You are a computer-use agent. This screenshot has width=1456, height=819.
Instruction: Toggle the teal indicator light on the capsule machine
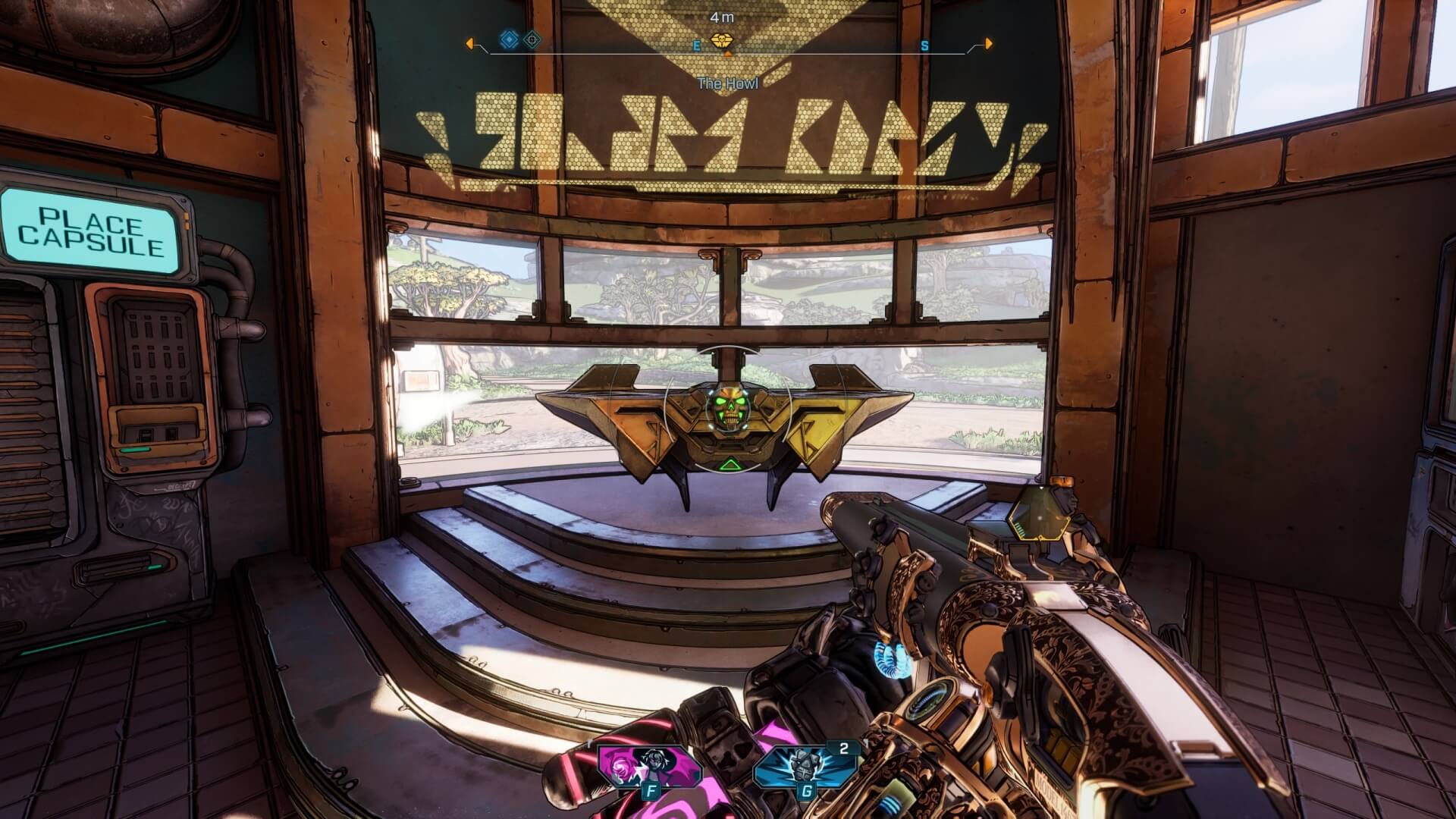click(x=135, y=450)
